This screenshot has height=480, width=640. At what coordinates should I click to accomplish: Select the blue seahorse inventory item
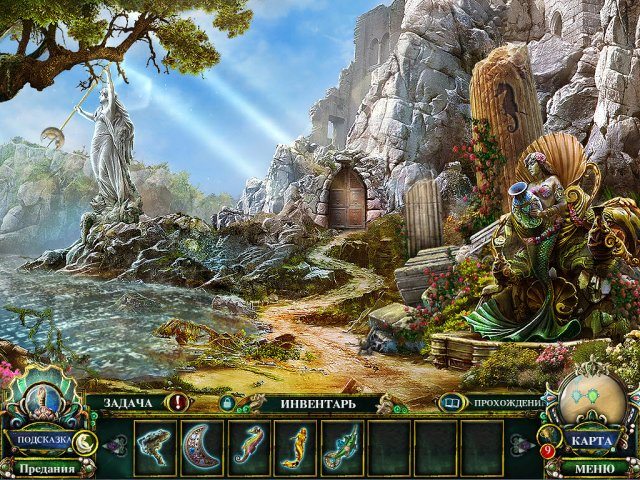[x=248, y=447]
